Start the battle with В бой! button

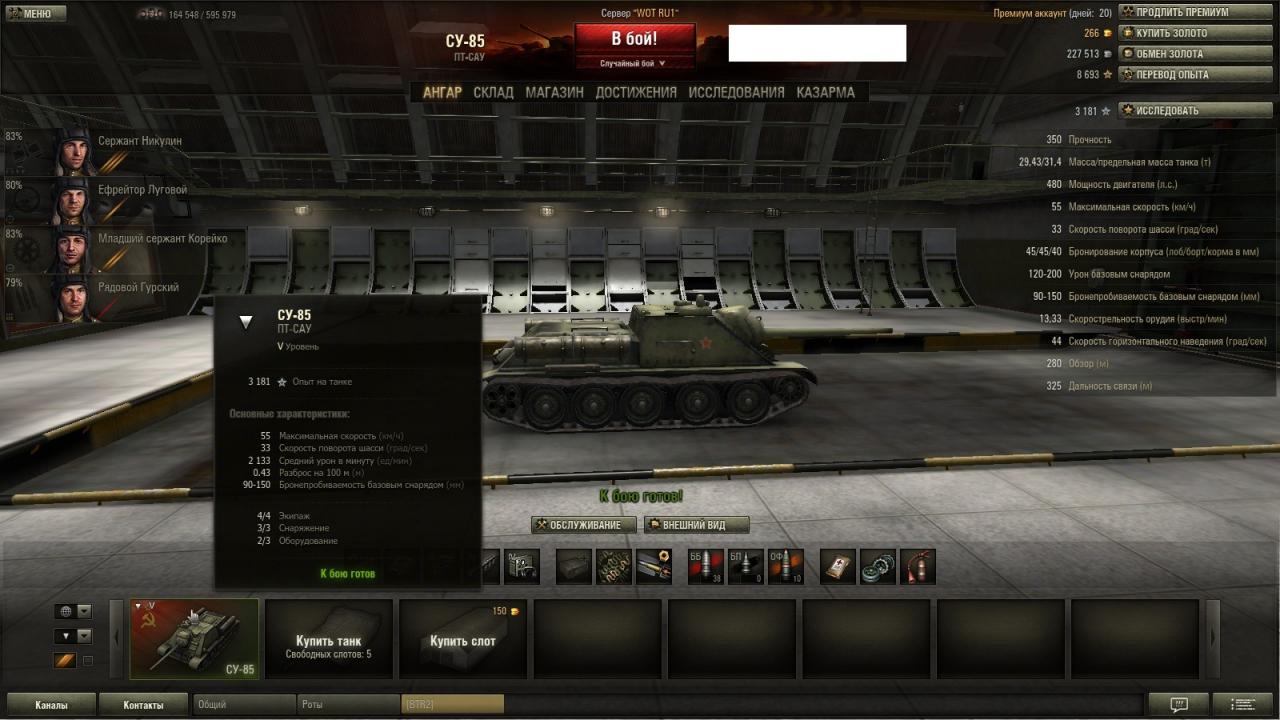click(634, 40)
